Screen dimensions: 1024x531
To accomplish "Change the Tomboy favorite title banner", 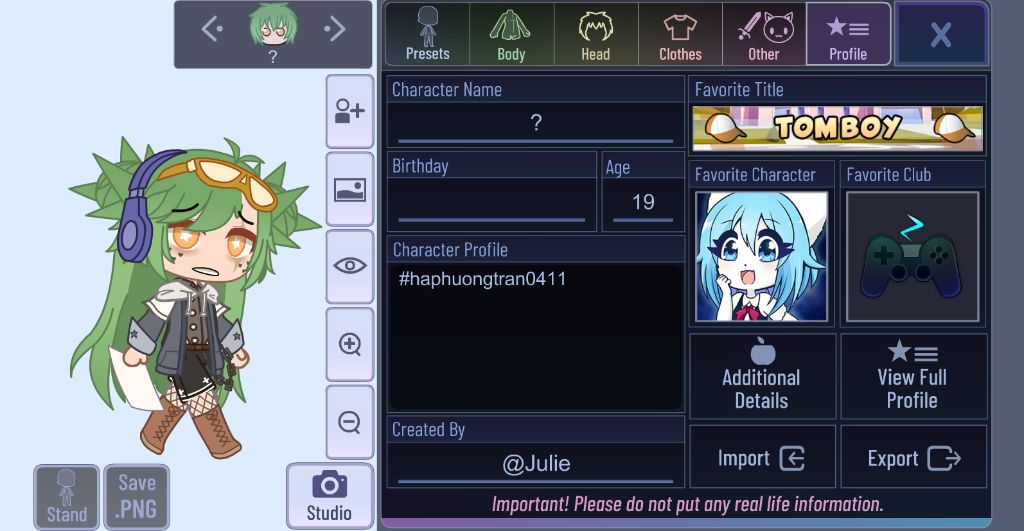I will (x=837, y=128).
